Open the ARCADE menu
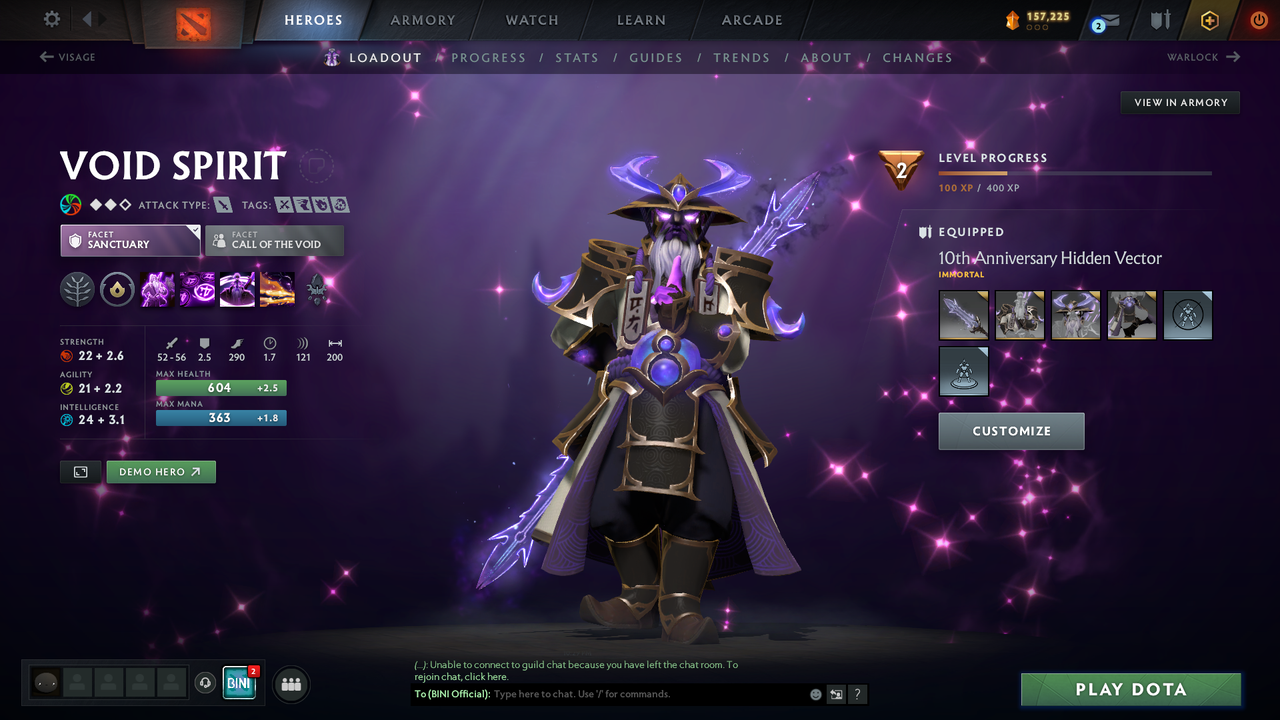This screenshot has width=1280, height=720. coord(751,20)
